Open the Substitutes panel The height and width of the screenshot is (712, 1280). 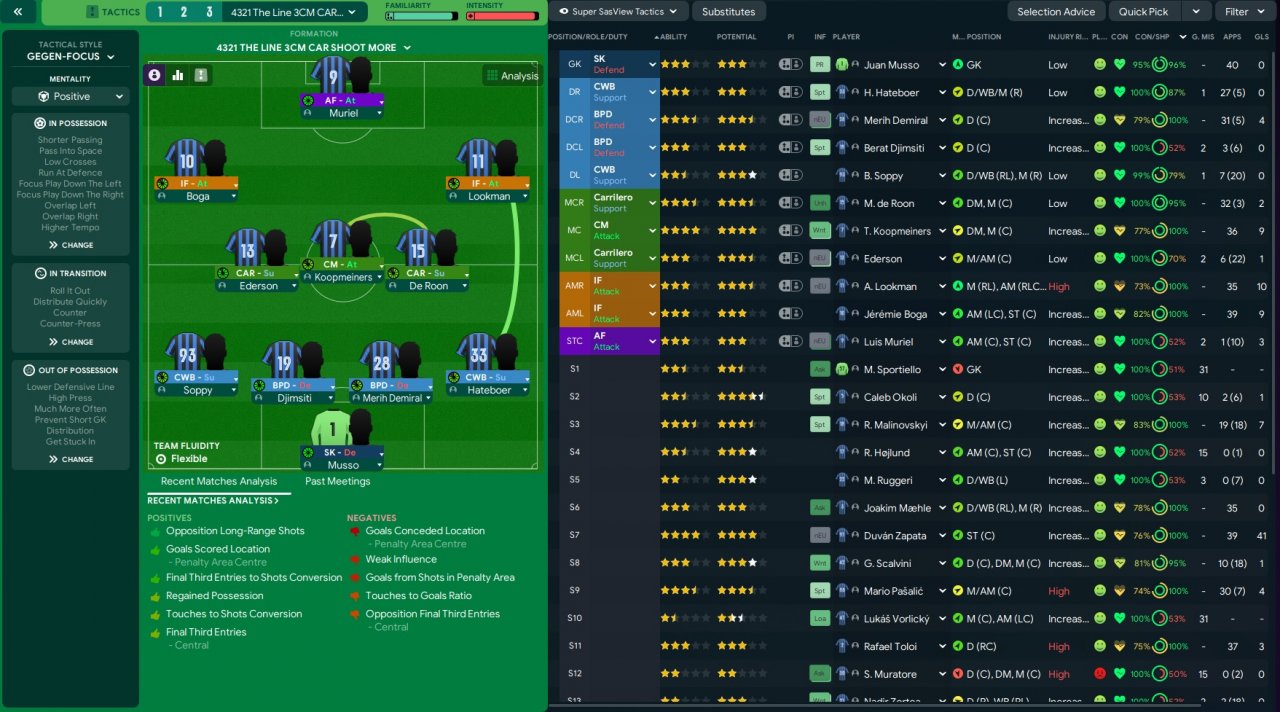(x=728, y=12)
